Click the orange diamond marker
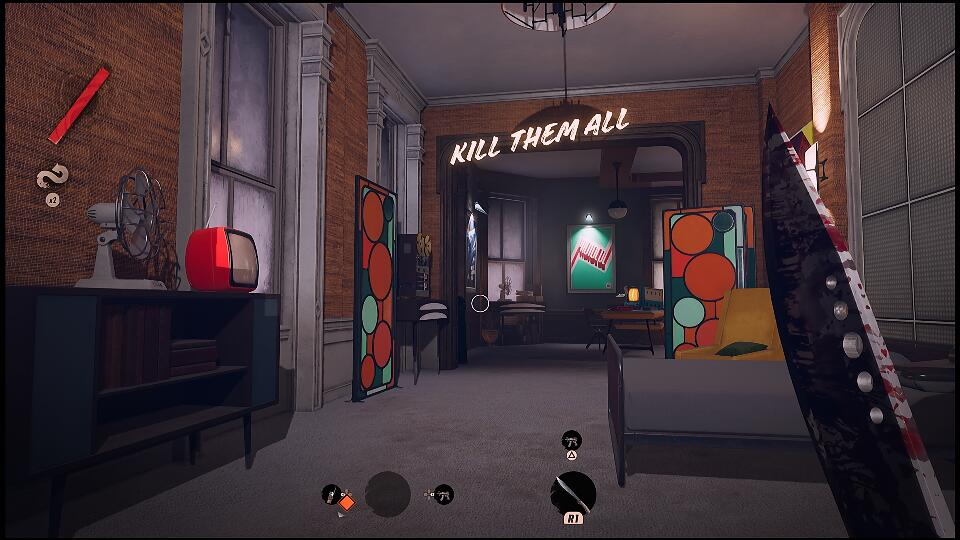This screenshot has width=960, height=540. (346, 503)
